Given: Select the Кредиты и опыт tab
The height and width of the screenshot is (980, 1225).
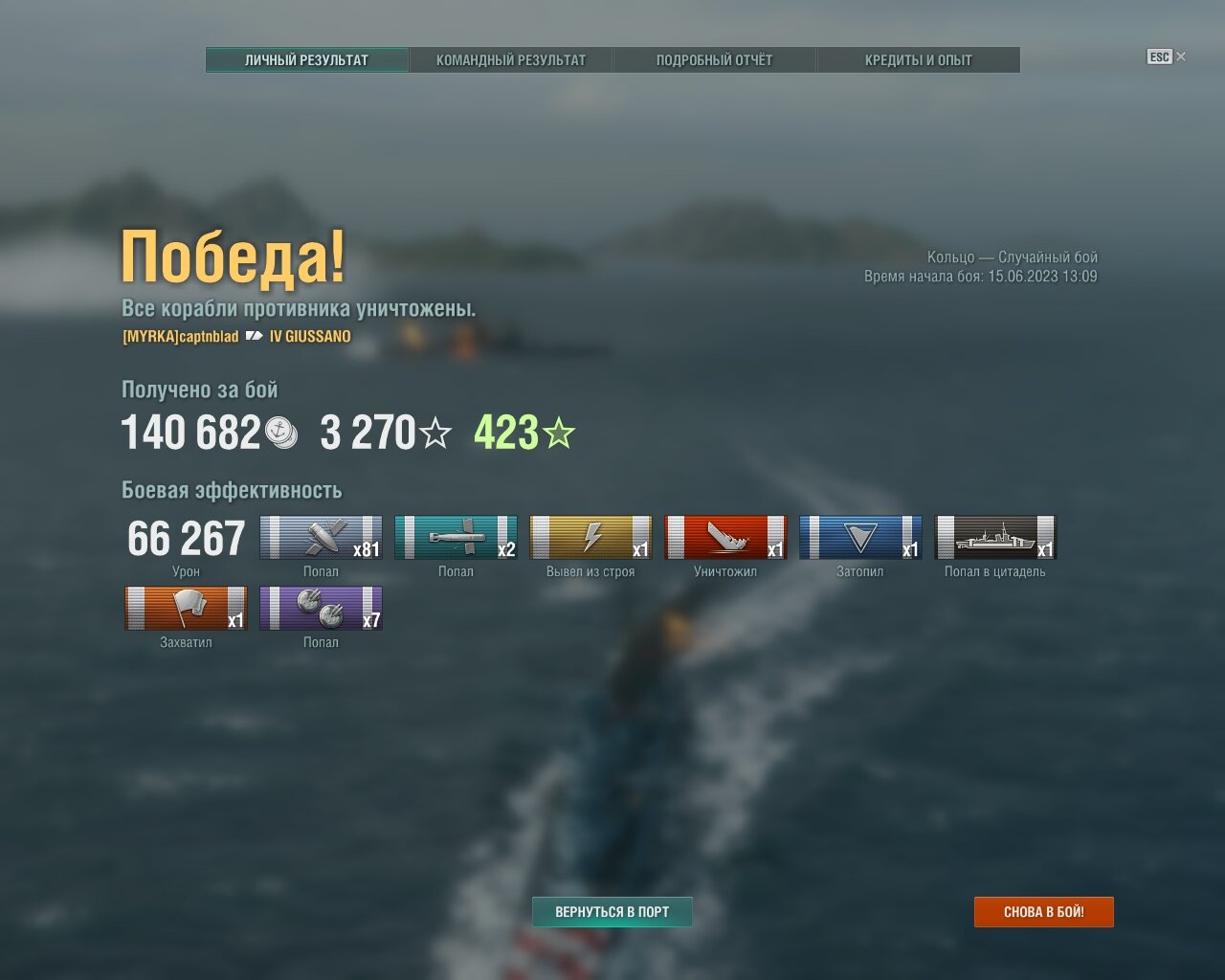Looking at the screenshot, I should pyautogui.click(x=918, y=60).
